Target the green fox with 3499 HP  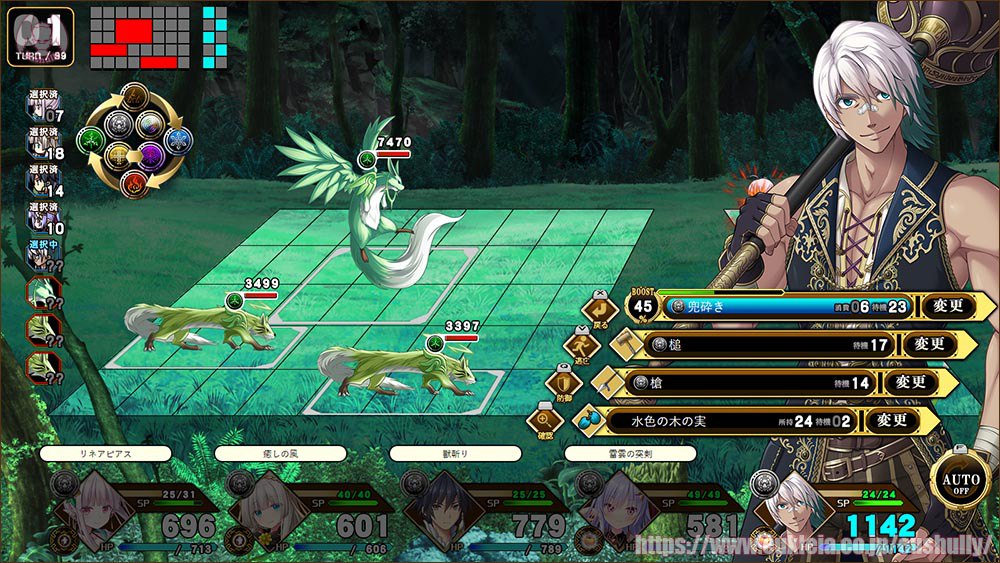click(200, 325)
